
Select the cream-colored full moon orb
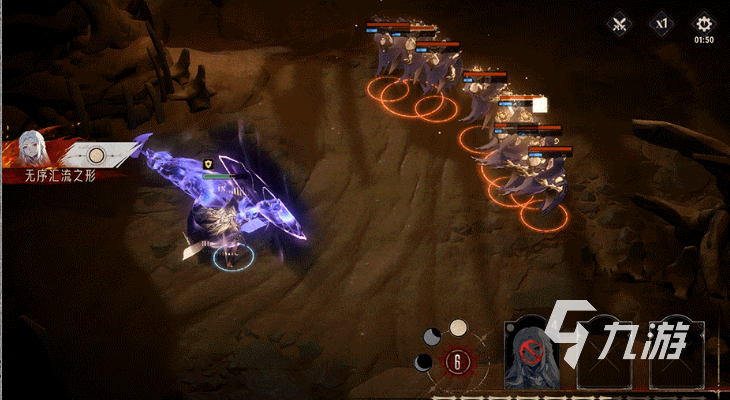coord(458,327)
